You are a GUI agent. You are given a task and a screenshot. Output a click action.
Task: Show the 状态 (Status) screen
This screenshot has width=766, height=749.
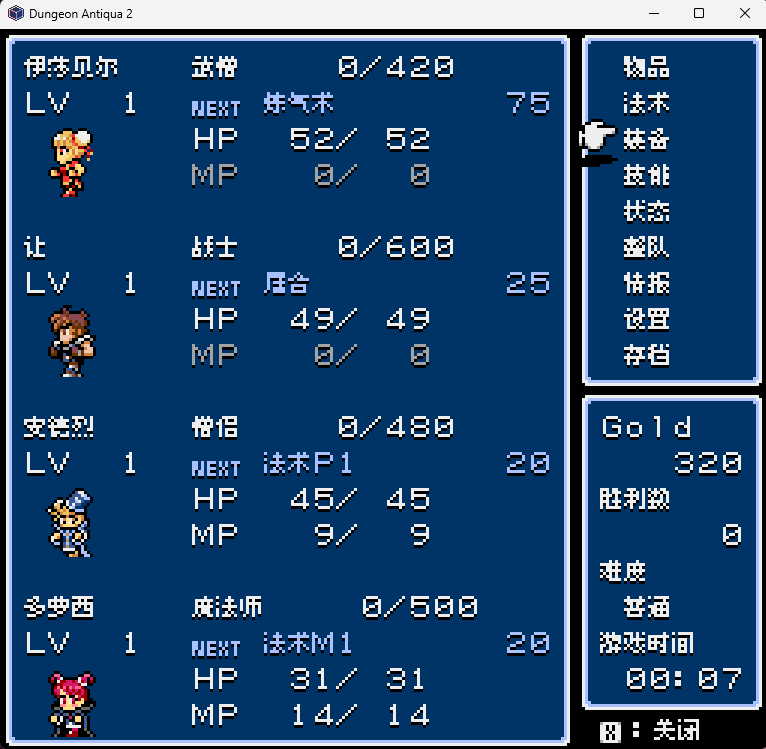(646, 212)
